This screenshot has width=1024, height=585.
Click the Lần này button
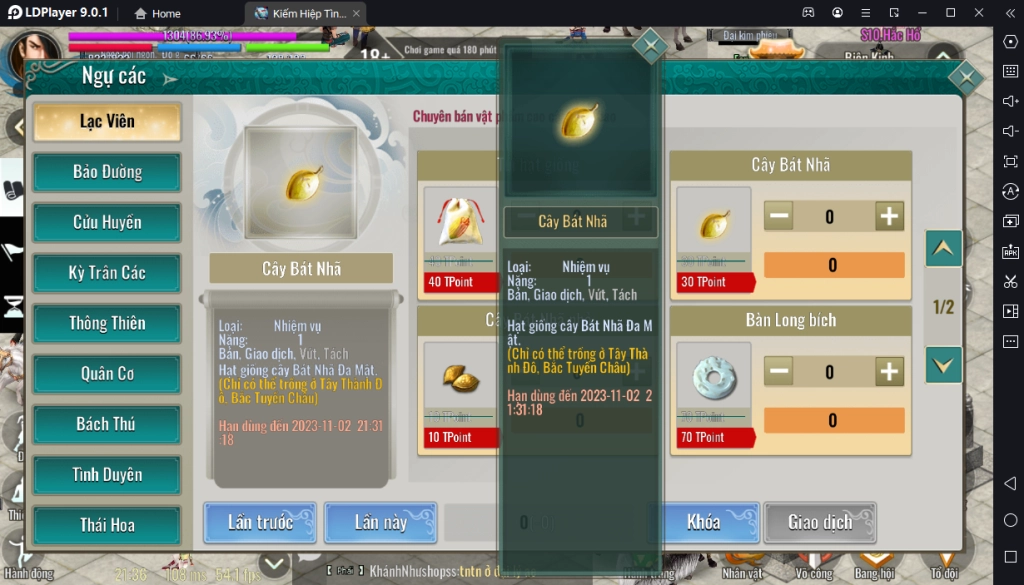coord(380,522)
